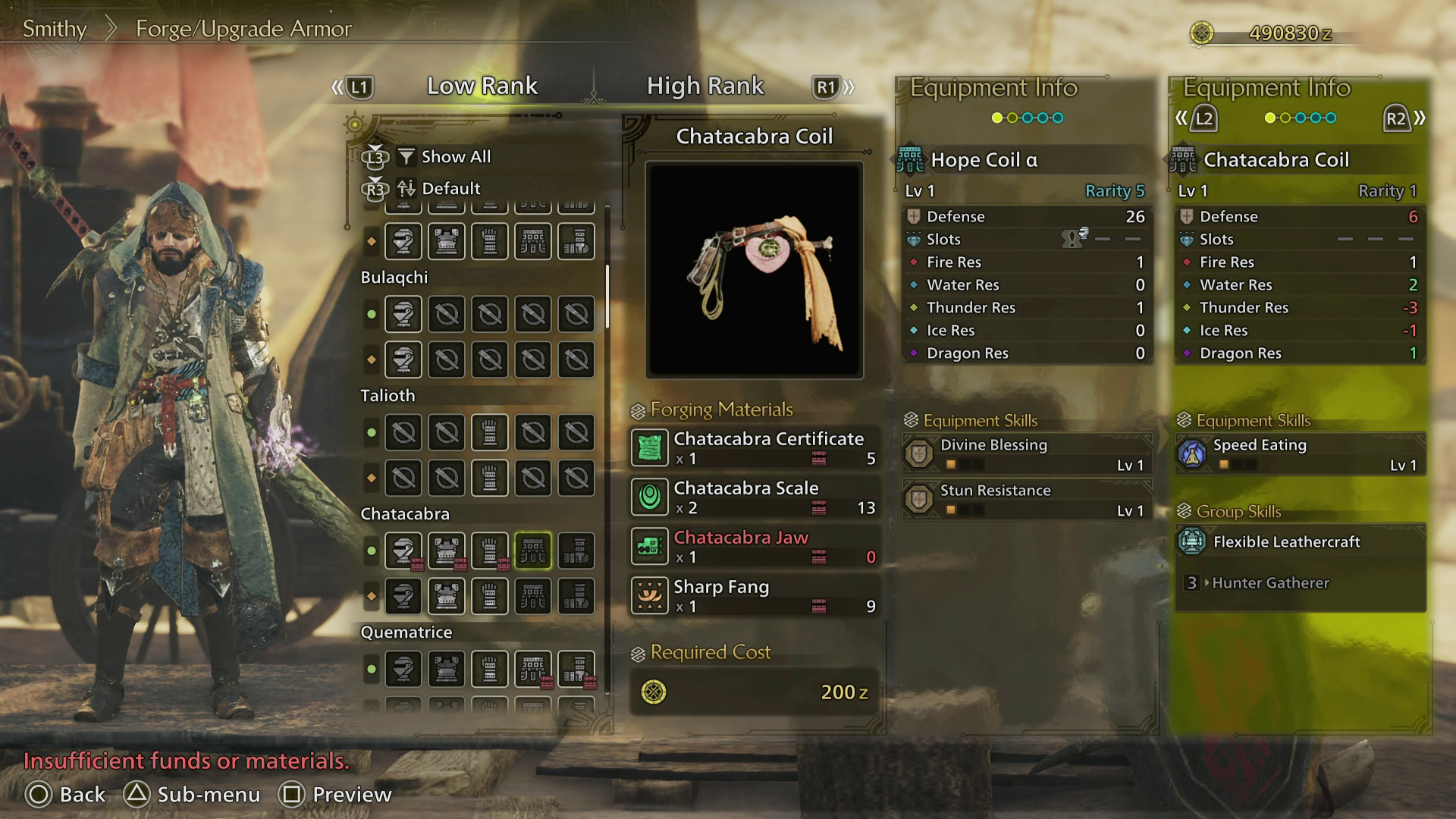1456x819 pixels.
Task: Click the Preview button
Action: (x=331, y=795)
